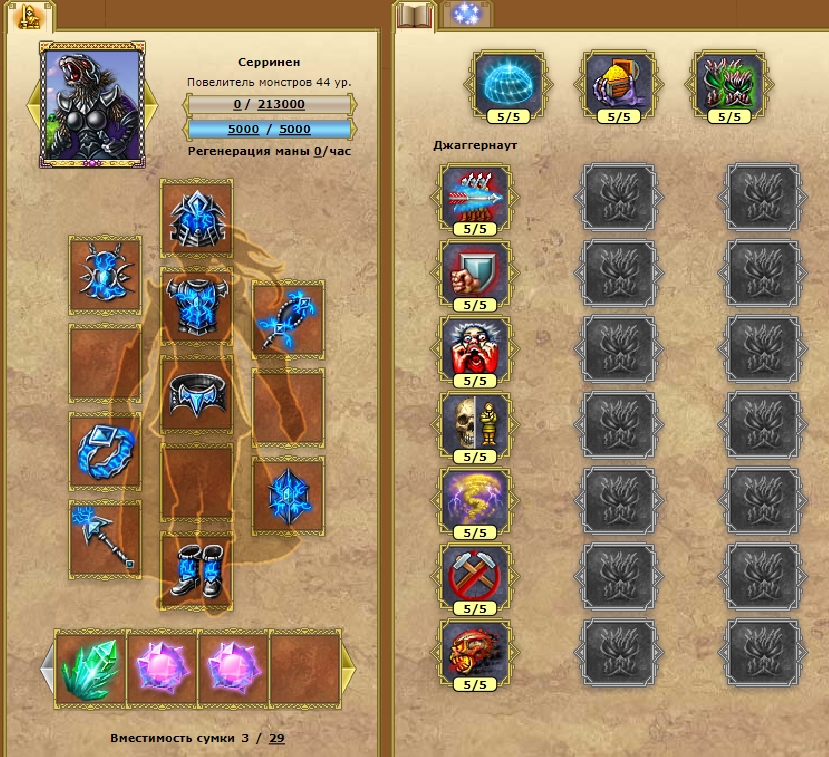Image resolution: width=829 pixels, height=757 pixels.
Task: Open the spellbook tab
Action: (412, 16)
